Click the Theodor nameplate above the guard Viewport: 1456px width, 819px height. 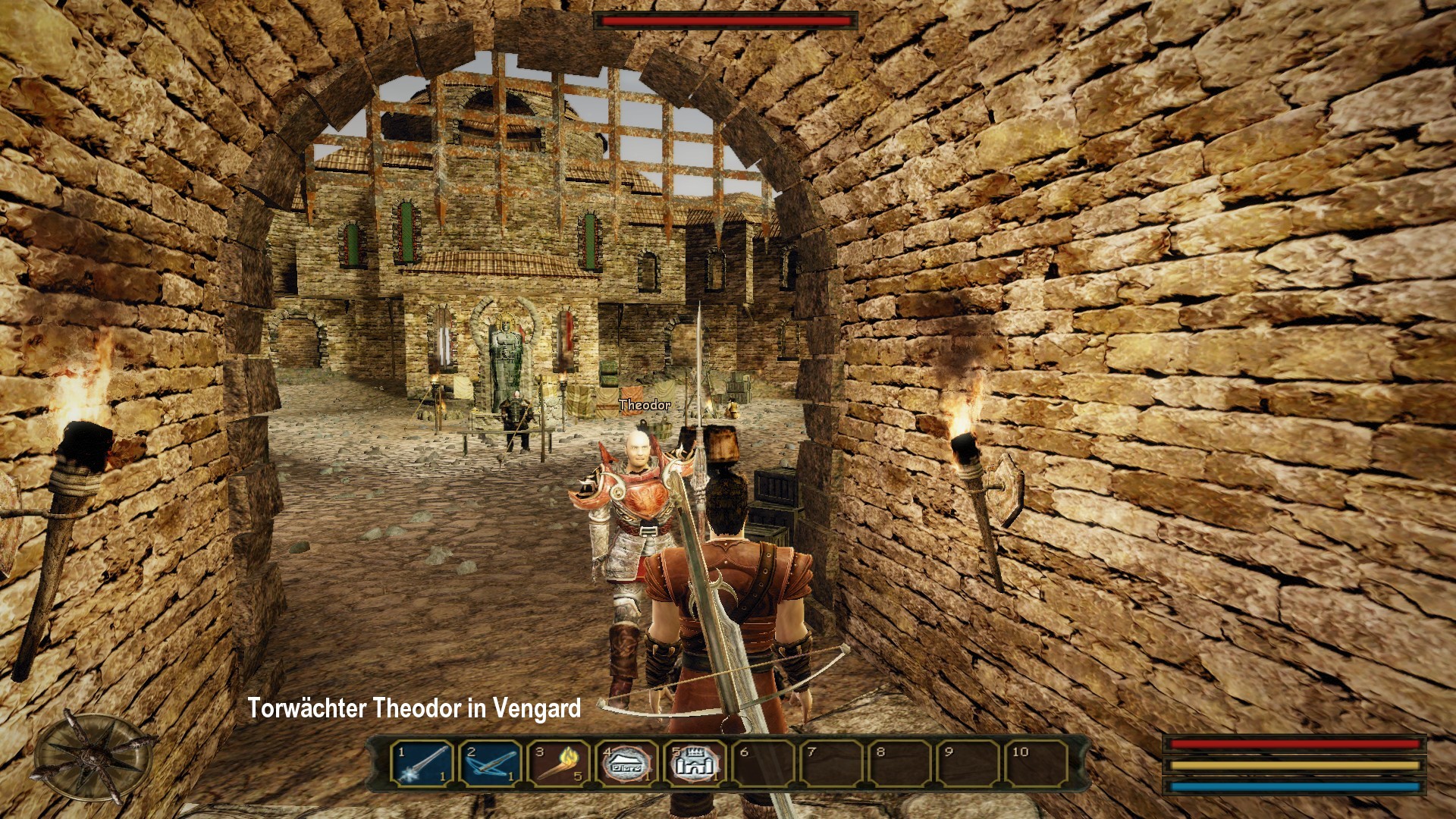click(x=643, y=406)
